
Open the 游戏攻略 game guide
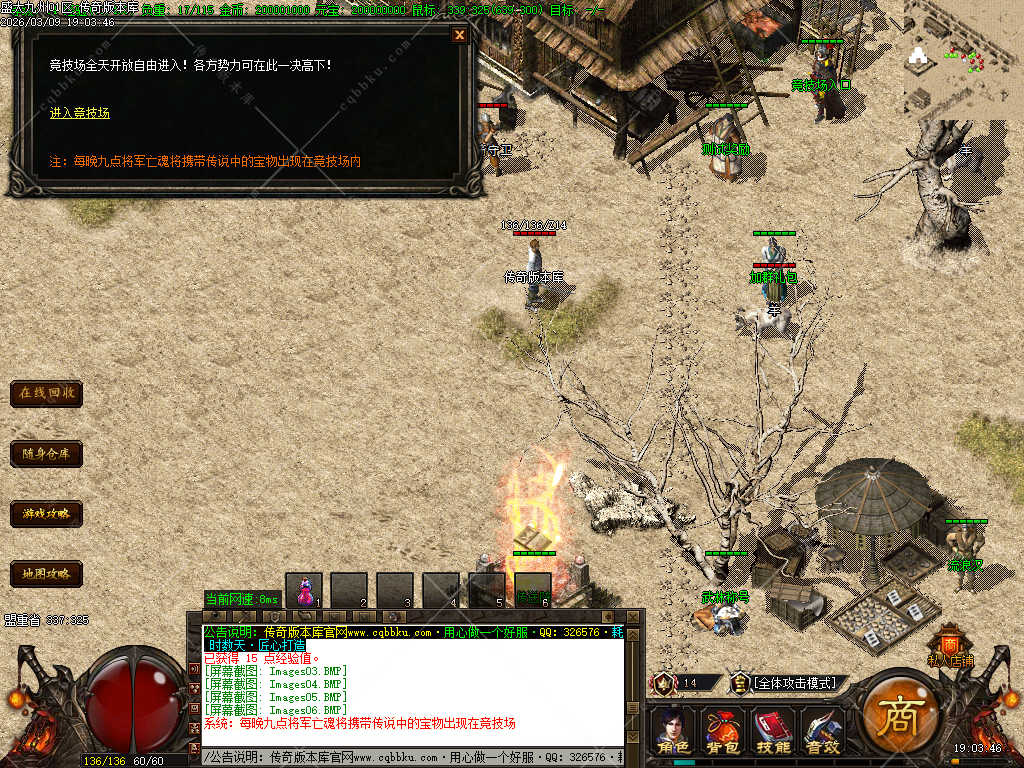coord(46,514)
